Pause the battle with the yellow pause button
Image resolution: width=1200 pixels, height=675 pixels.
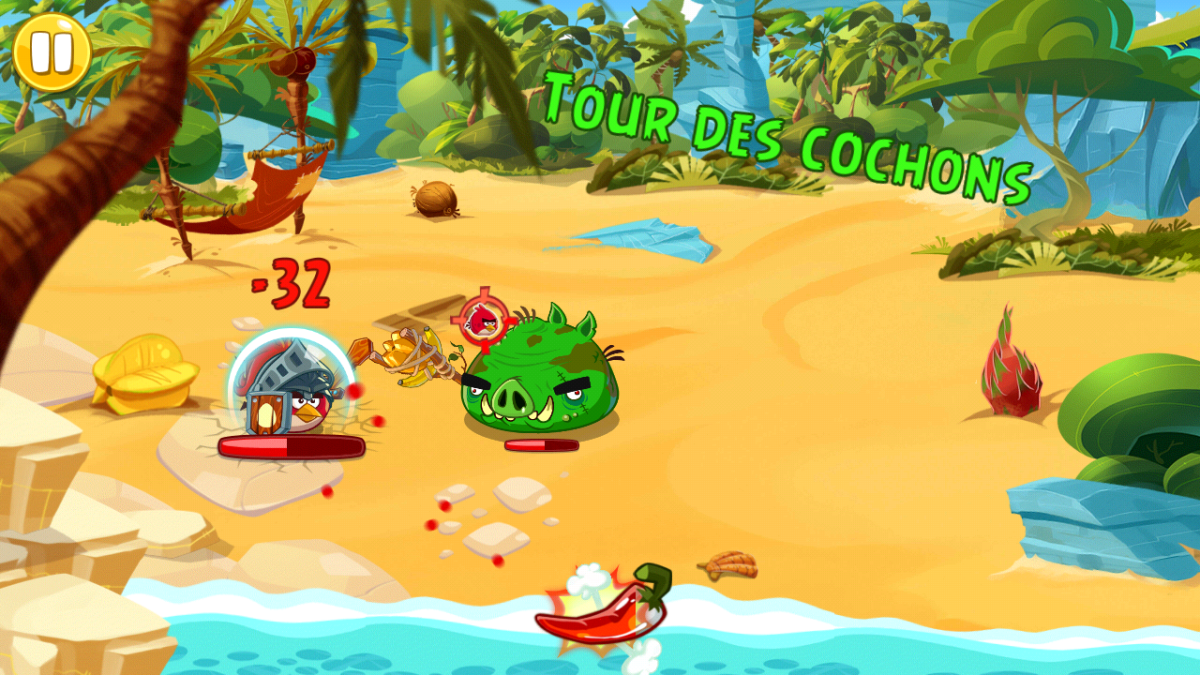51,52
